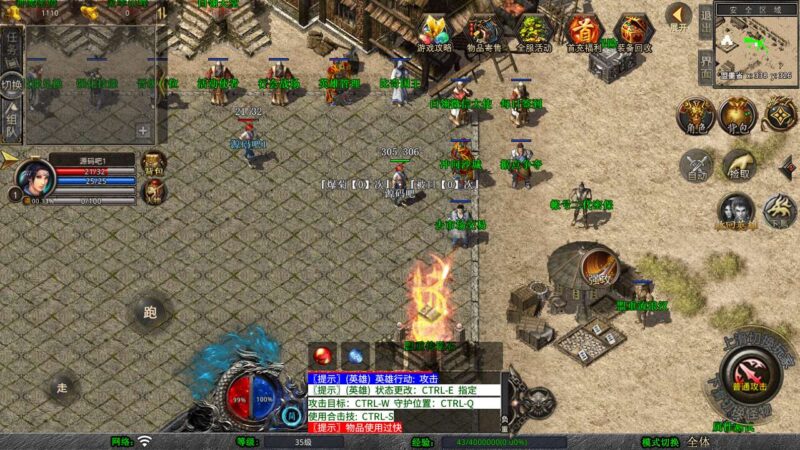Open the 角色 character button
Image resolution: width=800 pixels, height=450 pixels.
click(695, 117)
